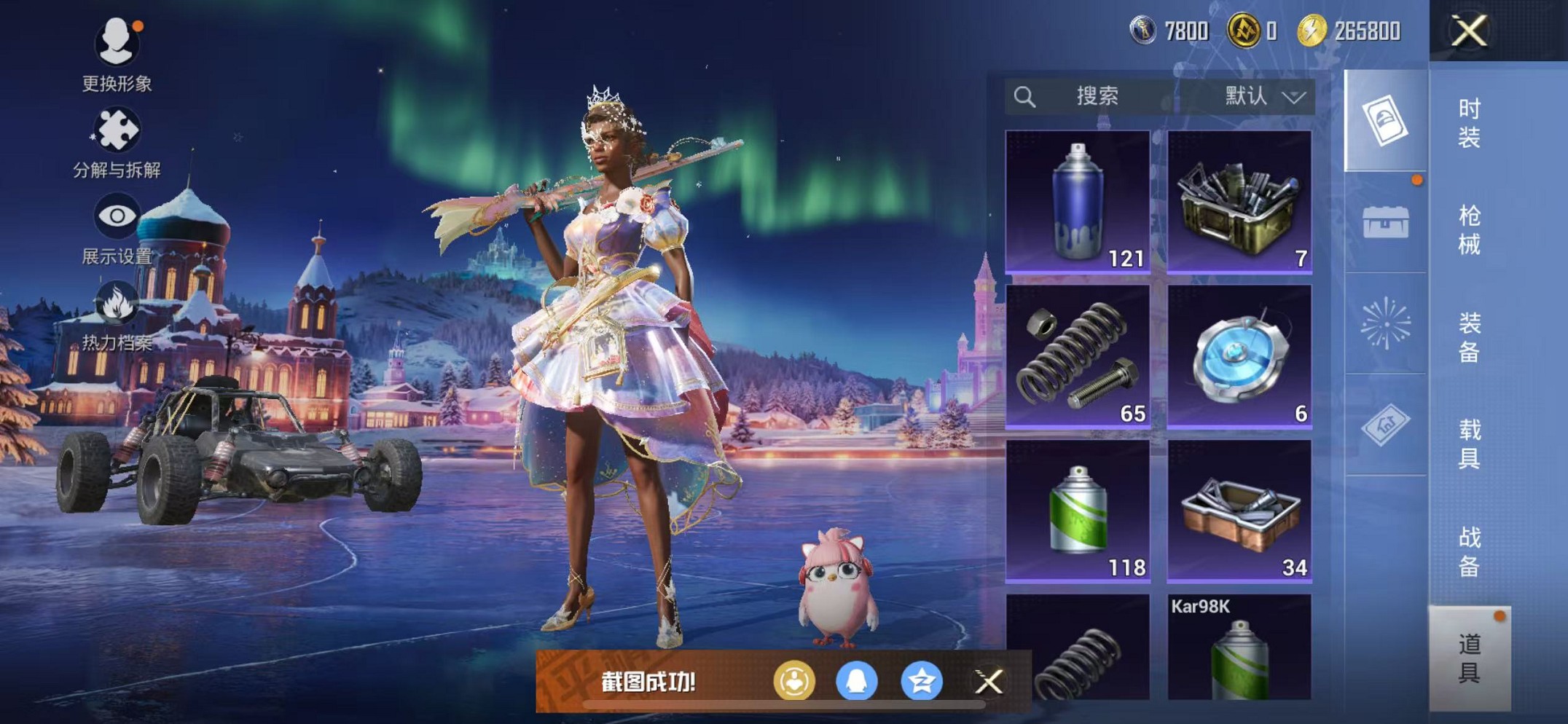This screenshot has height=724, width=1568.
Task: Open 展示设置 display settings
Action: pos(117,227)
